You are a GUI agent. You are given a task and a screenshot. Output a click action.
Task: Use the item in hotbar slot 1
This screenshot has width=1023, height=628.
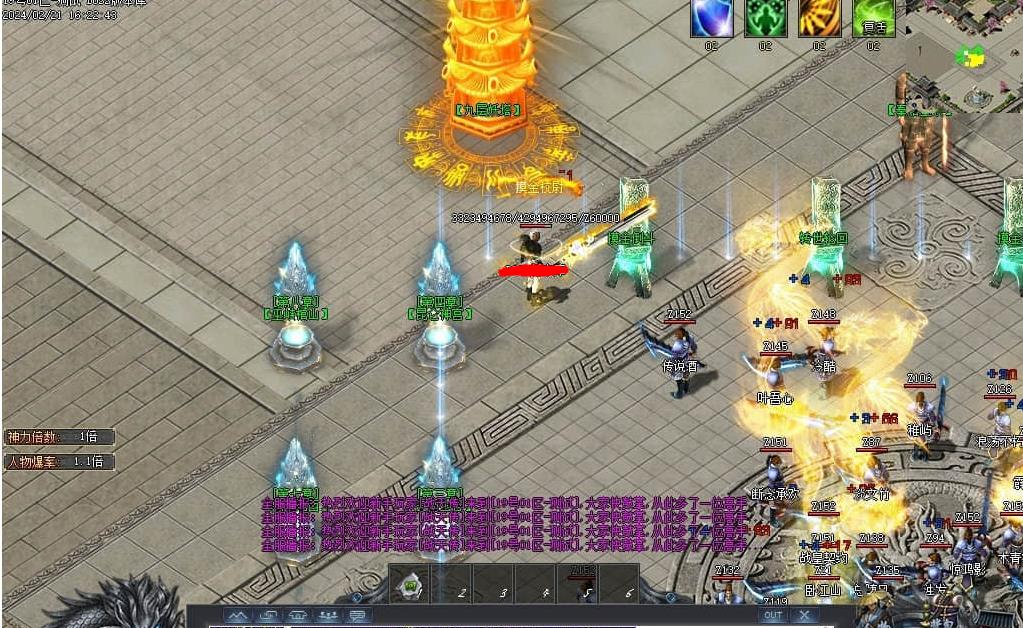[x=411, y=586]
